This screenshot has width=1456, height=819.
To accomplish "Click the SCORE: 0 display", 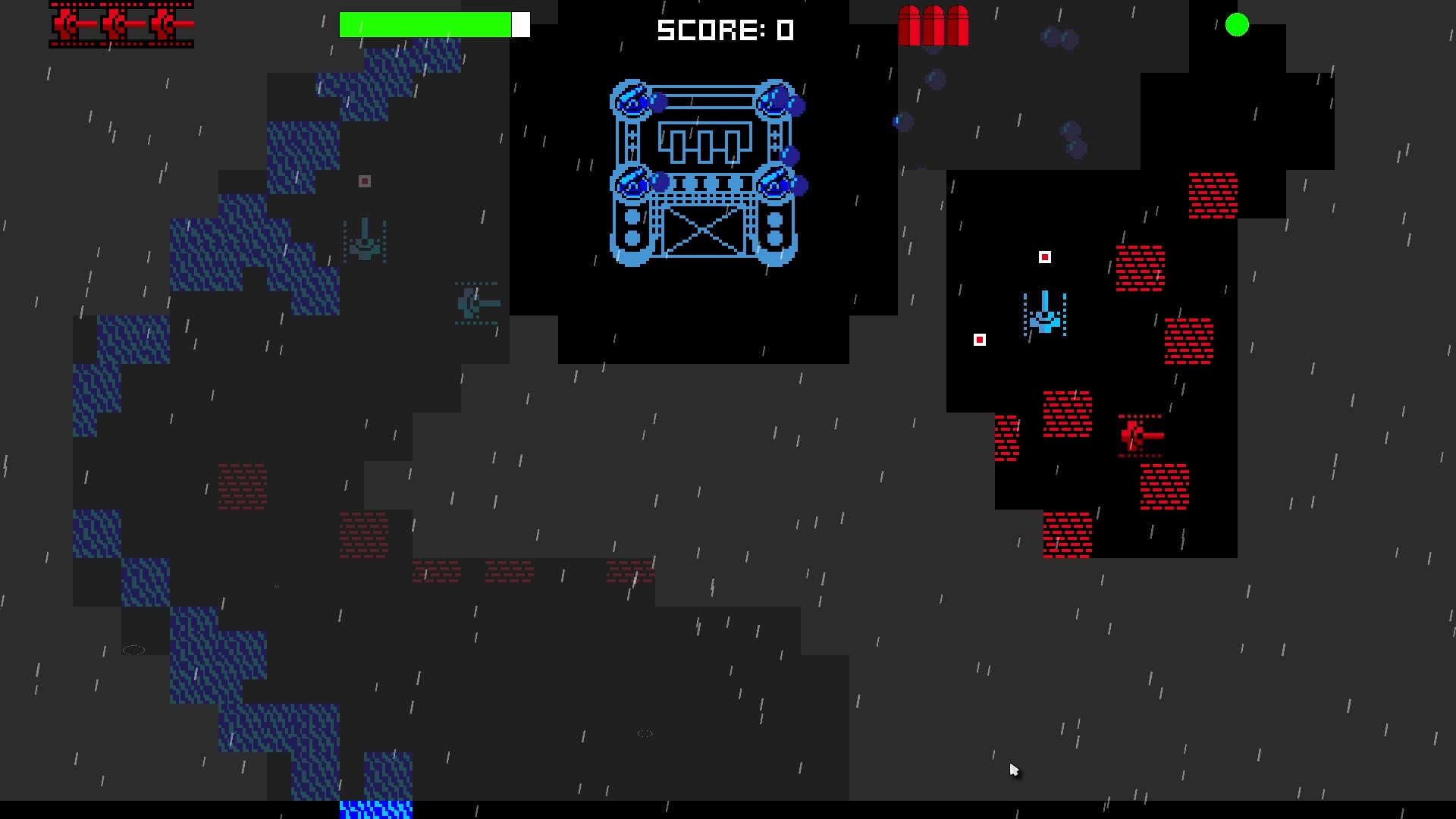I will pyautogui.click(x=726, y=31).
